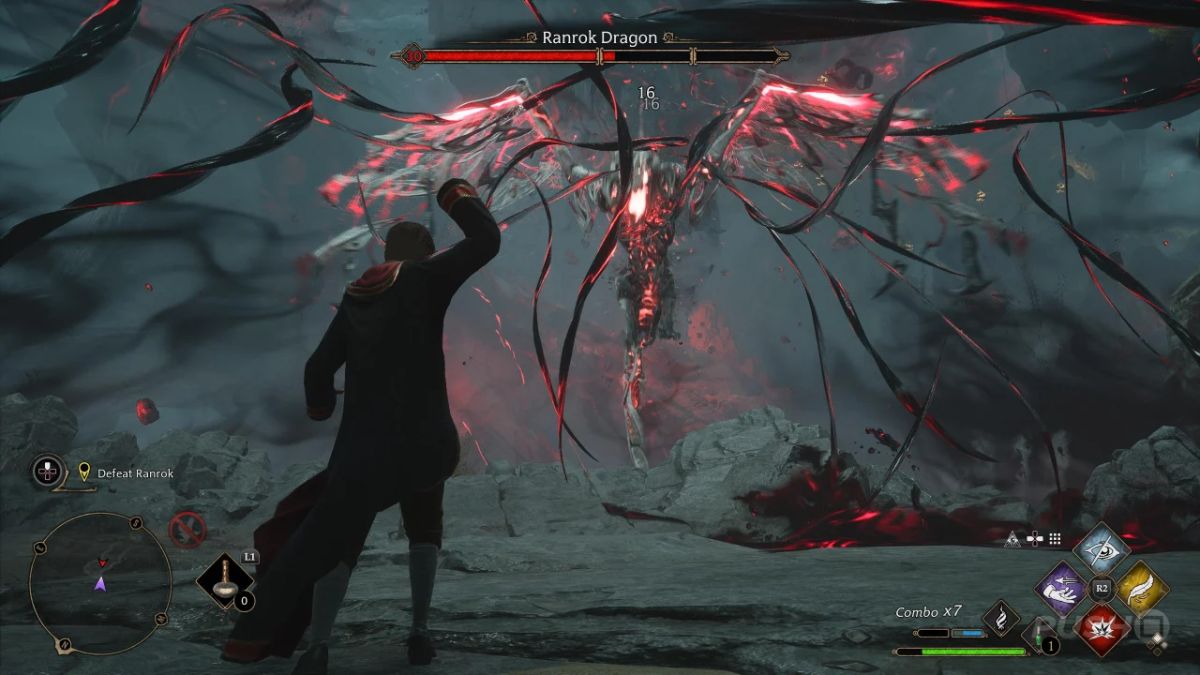
Task: Click the d-pad icon beside the quest tracker
Action: (48, 470)
